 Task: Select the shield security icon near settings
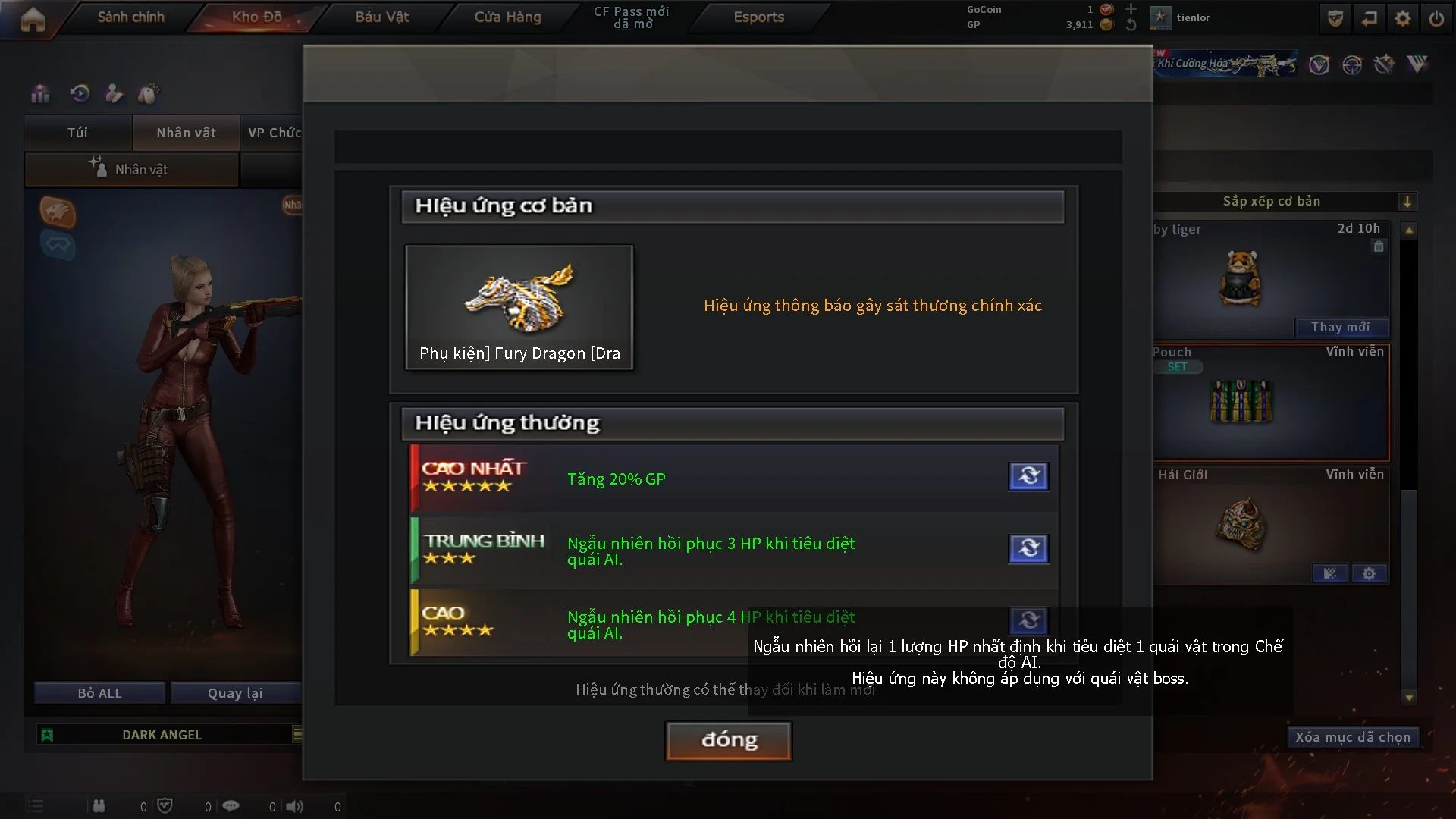1335,17
